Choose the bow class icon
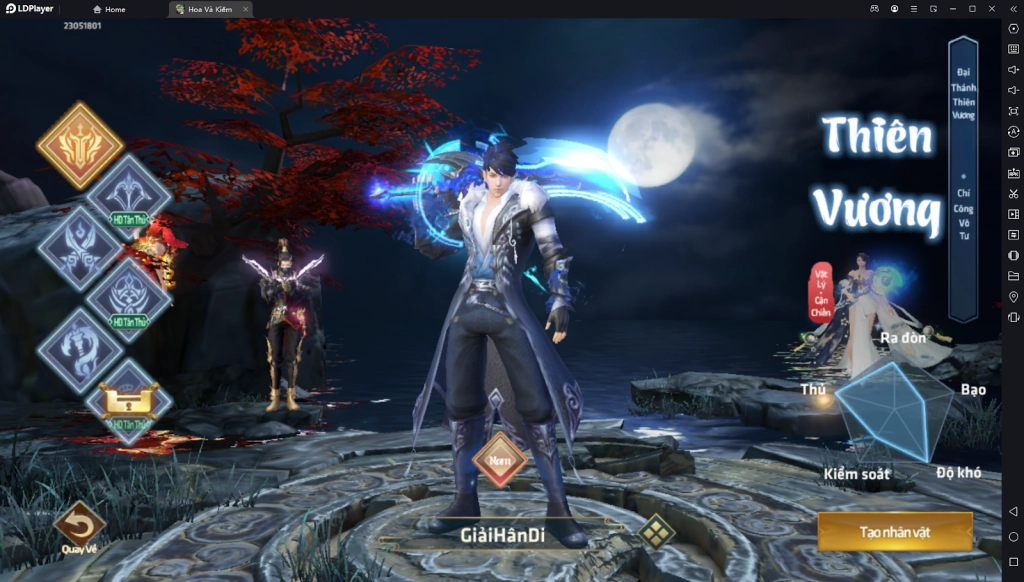This screenshot has width=1024, height=582. pos(129,194)
